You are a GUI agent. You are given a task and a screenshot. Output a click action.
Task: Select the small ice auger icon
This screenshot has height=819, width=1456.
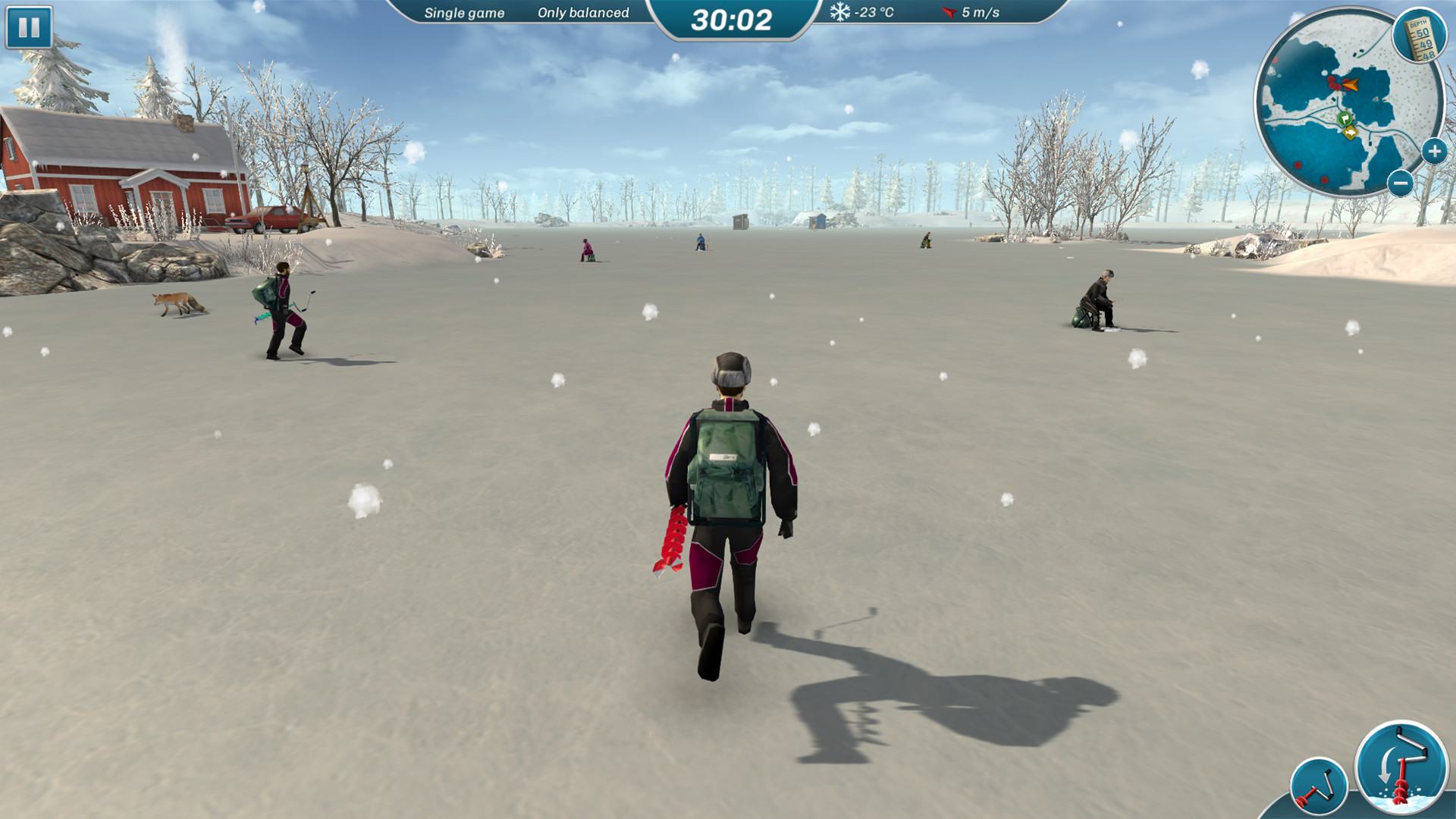click(1319, 788)
